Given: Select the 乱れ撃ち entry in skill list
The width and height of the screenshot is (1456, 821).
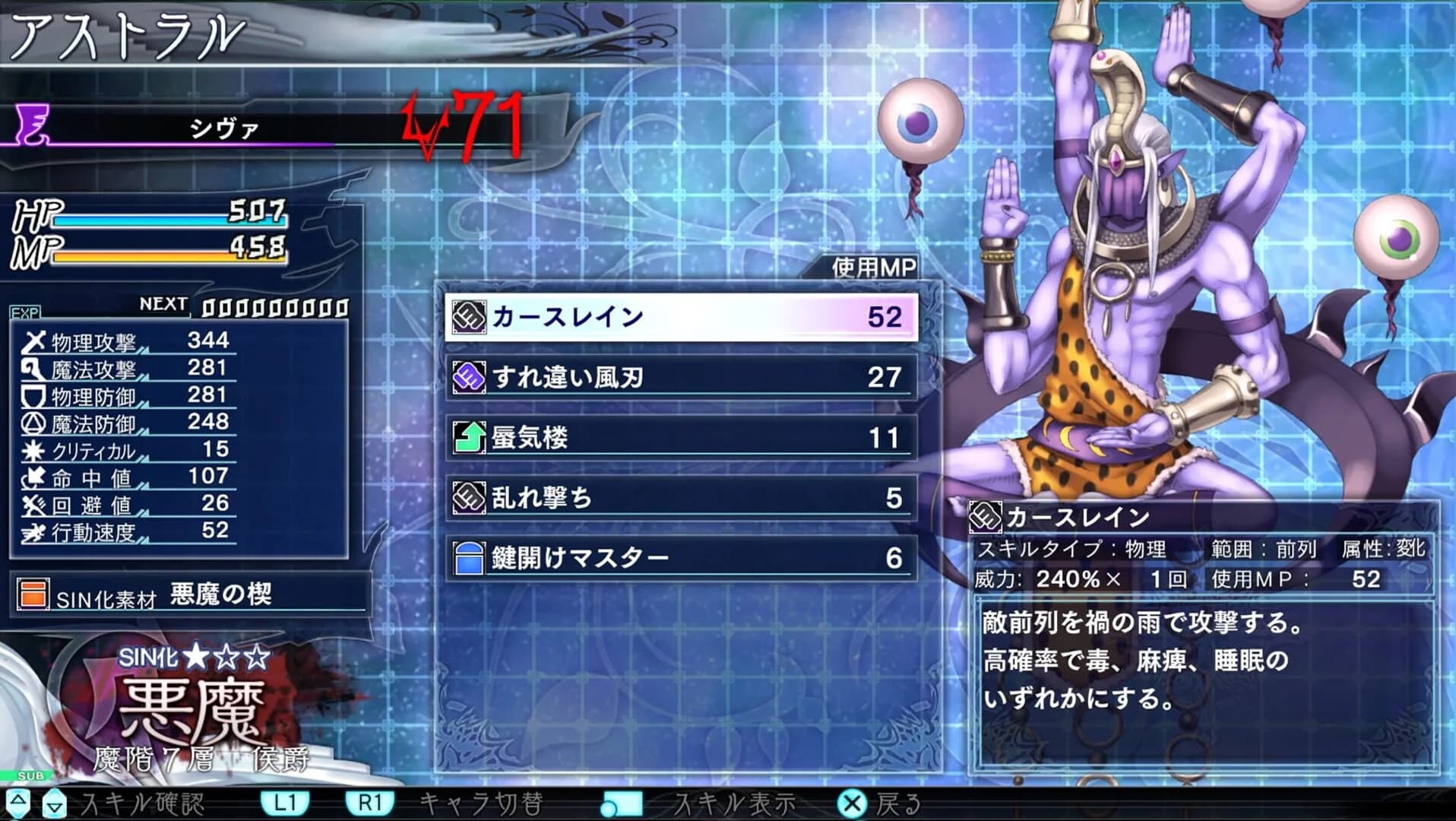Looking at the screenshot, I should (676, 496).
